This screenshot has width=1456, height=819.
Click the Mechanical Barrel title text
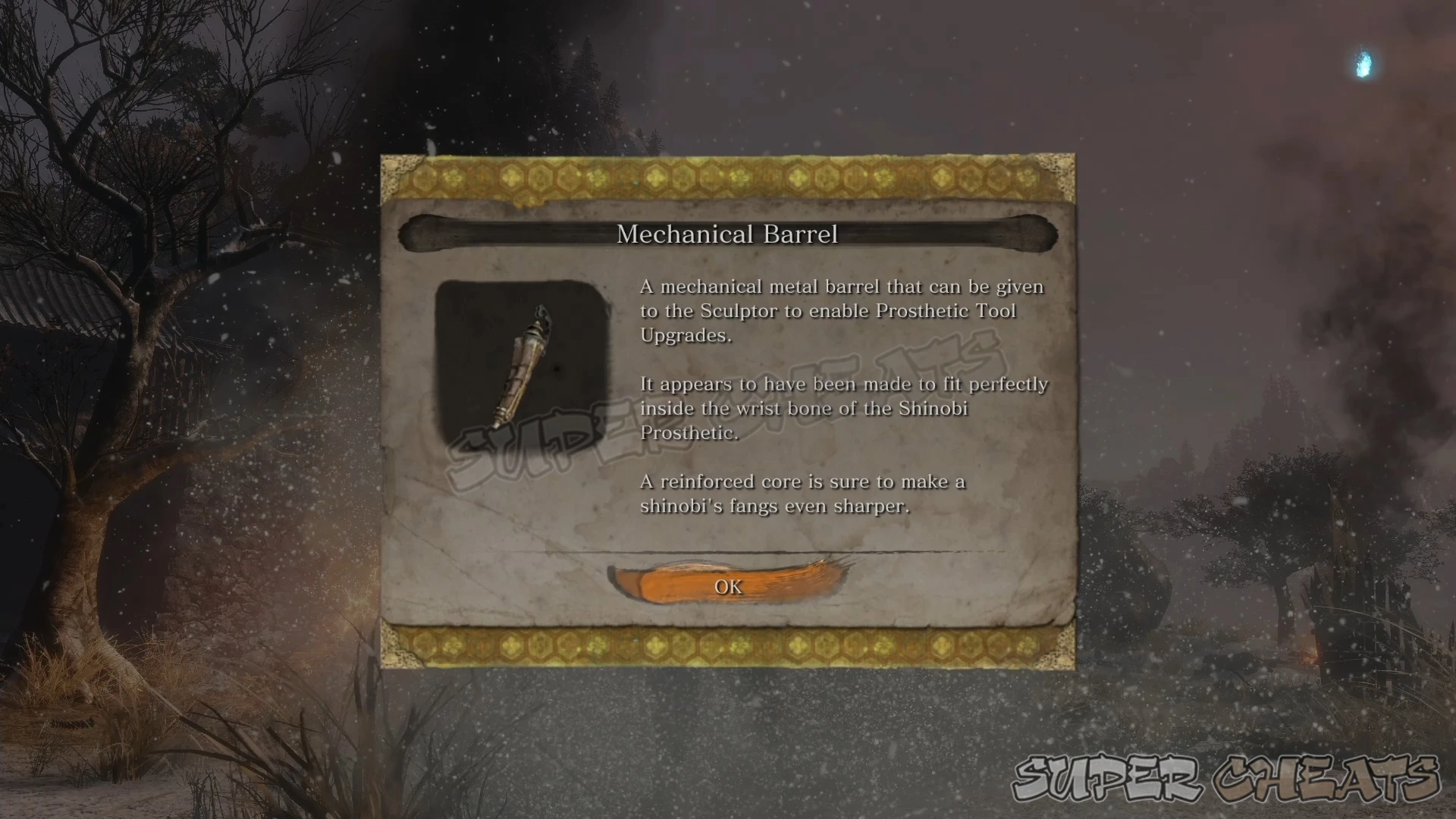coord(726,234)
